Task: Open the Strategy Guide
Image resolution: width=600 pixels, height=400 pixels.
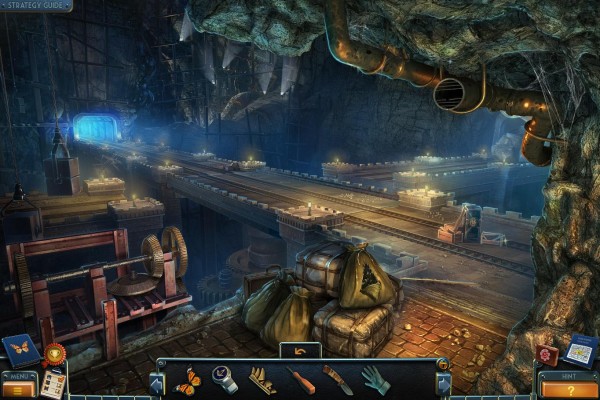Action: pos(36,6)
